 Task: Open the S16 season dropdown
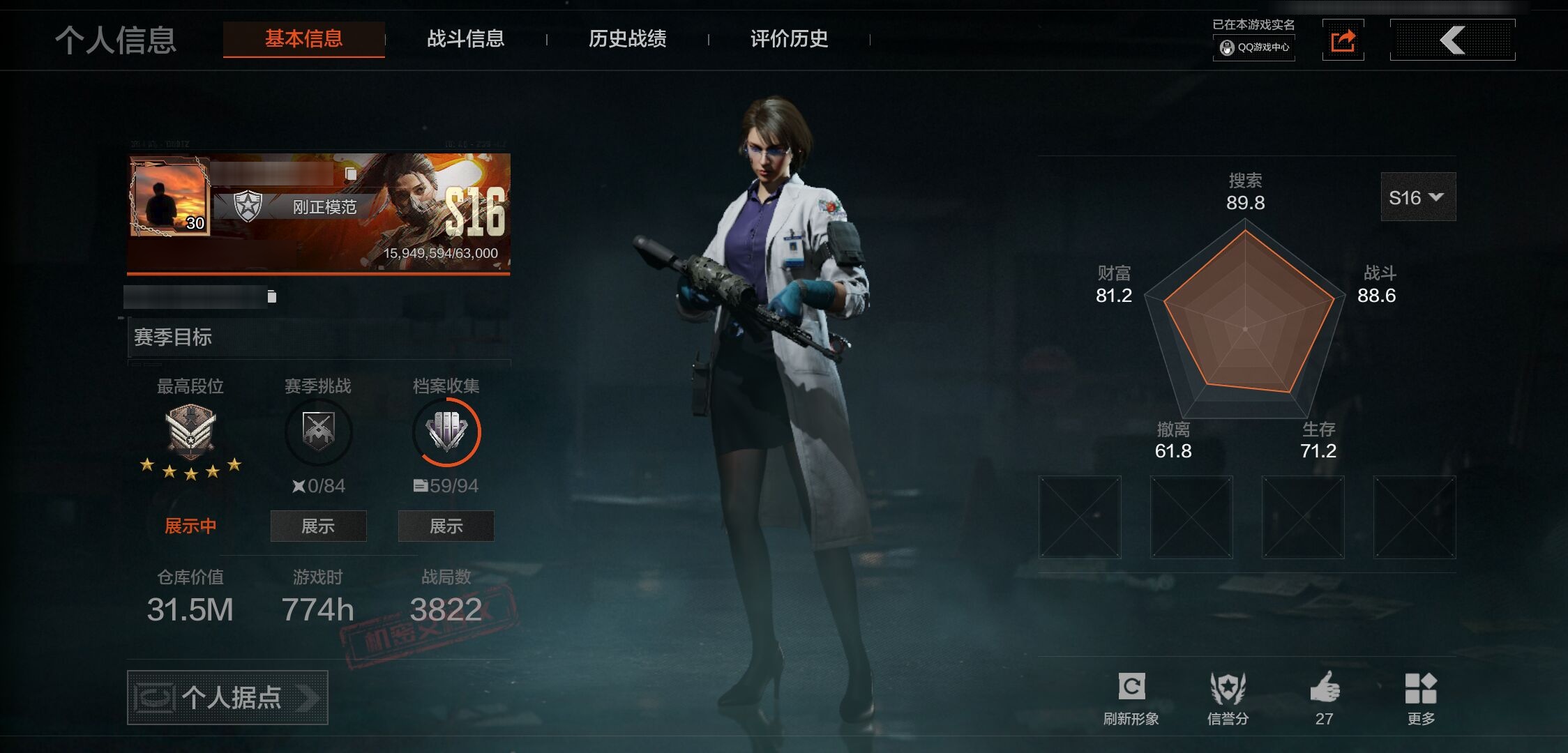click(x=1417, y=197)
